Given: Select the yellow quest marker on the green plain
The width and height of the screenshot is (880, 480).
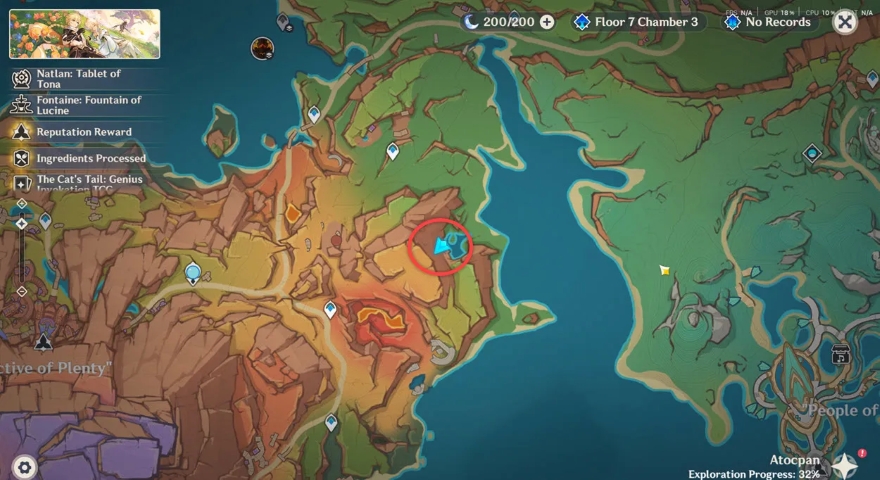Looking at the screenshot, I should coord(664,270).
